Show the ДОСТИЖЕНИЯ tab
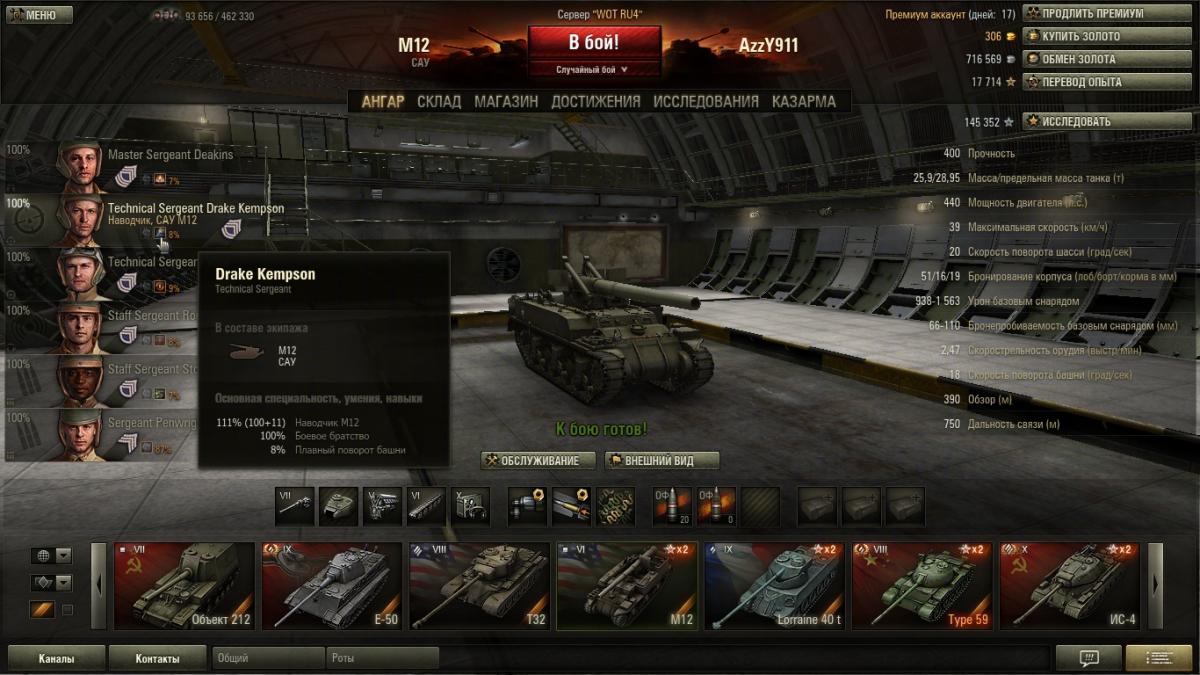Viewport: 1200px width, 675px height. [595, 101]
